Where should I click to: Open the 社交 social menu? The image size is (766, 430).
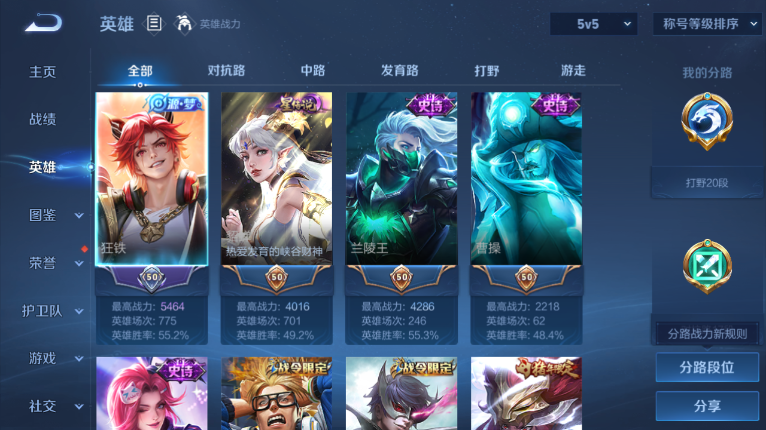click(x=43, y=406)
